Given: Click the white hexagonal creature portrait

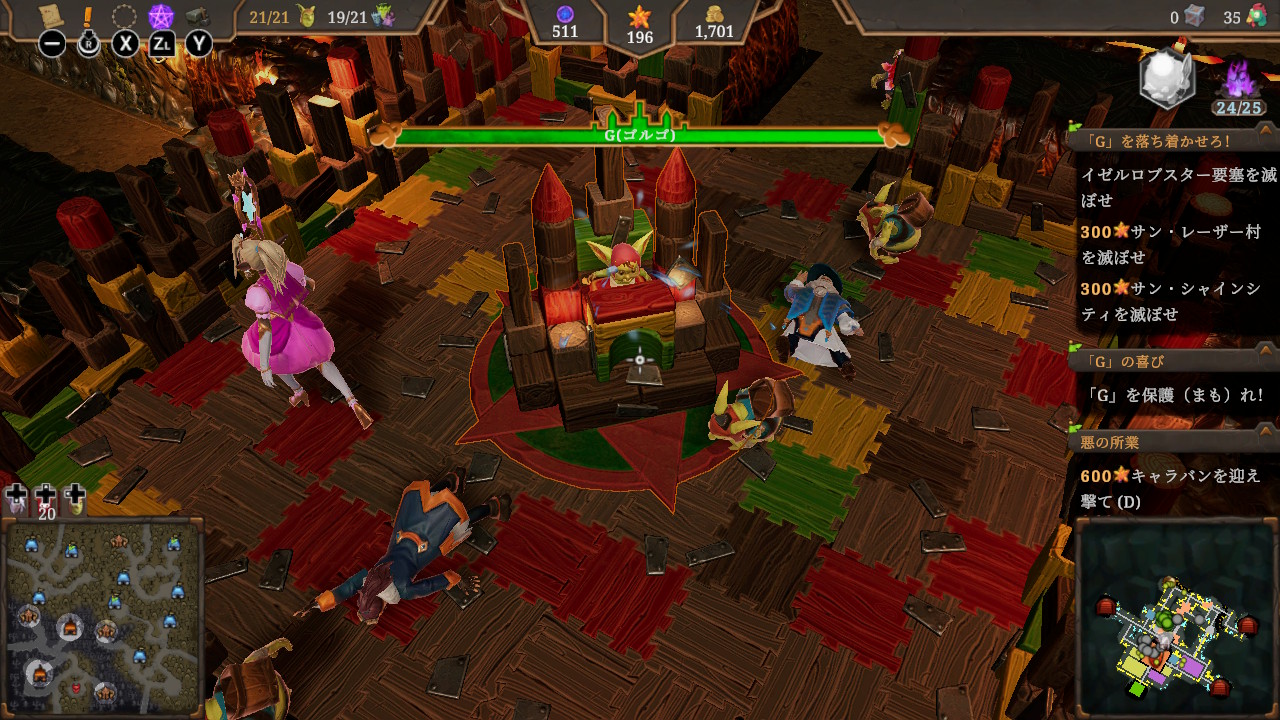Looking at the screenshot, I should (1167, 77).
